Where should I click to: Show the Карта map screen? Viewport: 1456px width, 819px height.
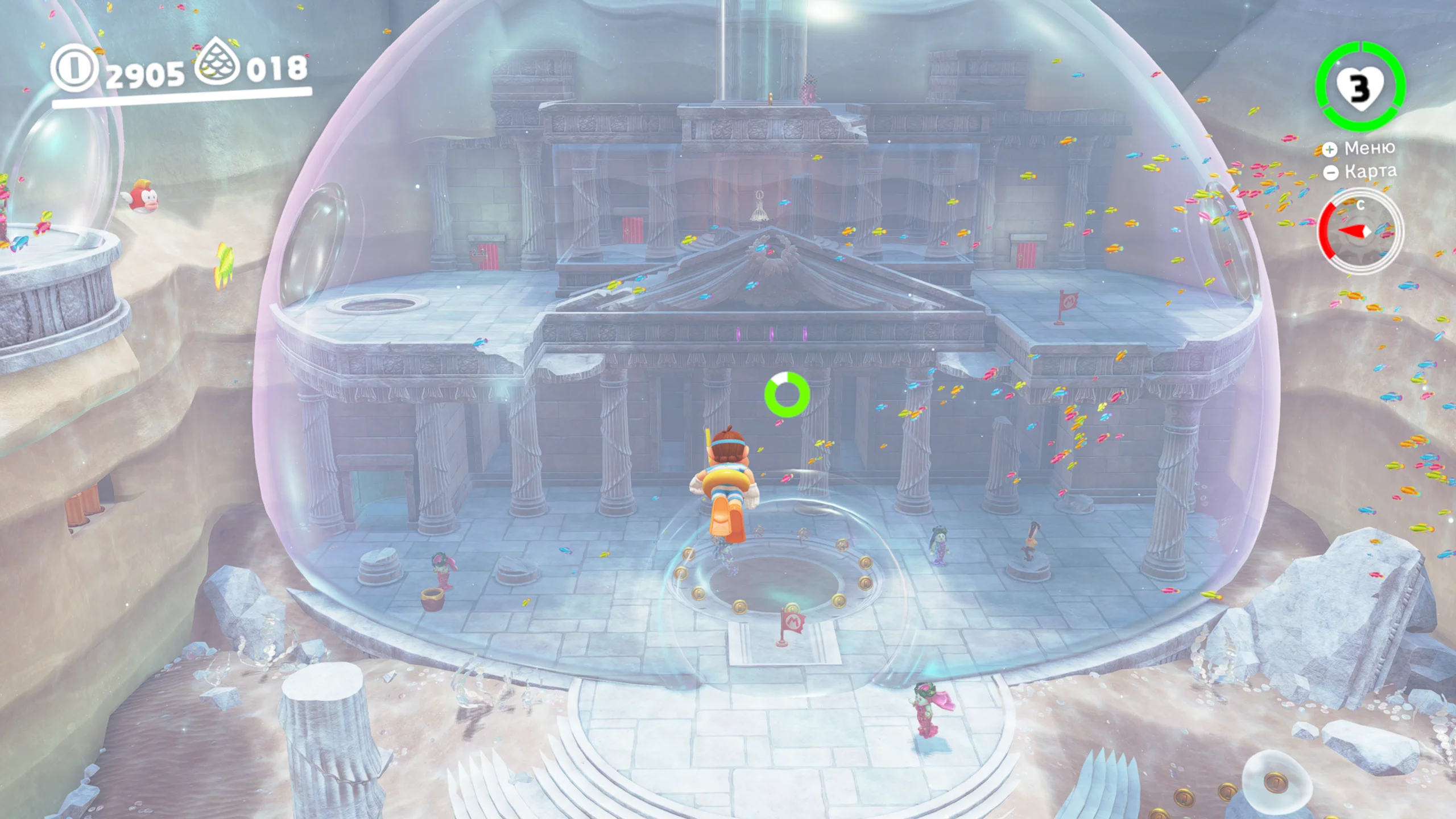point(1362,172)
